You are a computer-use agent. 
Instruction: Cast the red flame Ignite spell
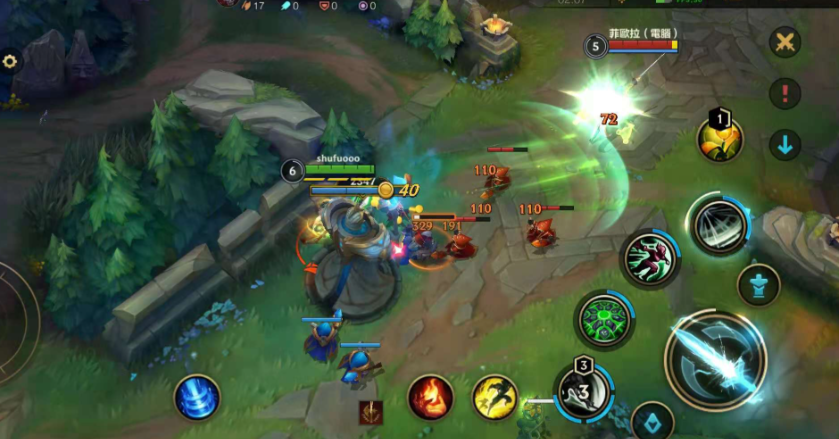coord(431,397)
